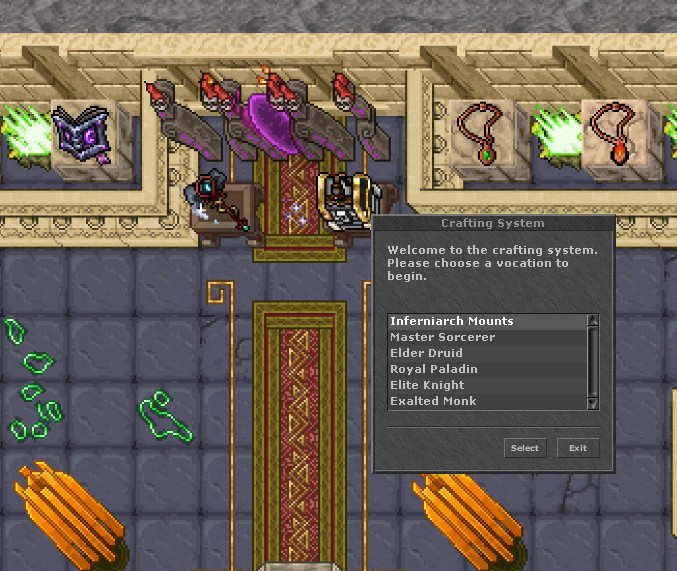Click the vocation list scroll-up arrow
This screenshot has height=571, width=677.
(593, 320)
